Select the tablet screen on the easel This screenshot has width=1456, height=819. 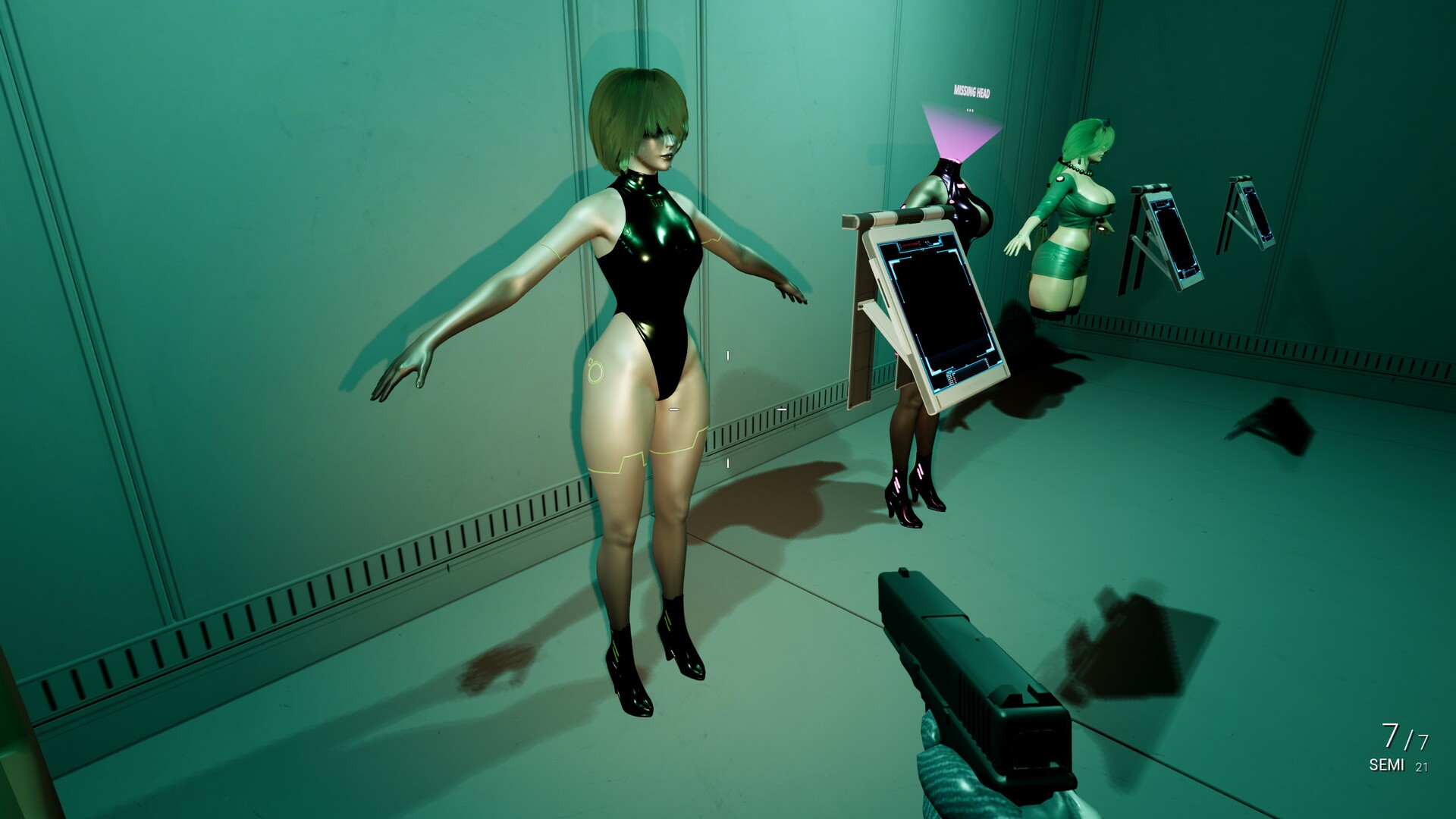[x=940, y=311]
